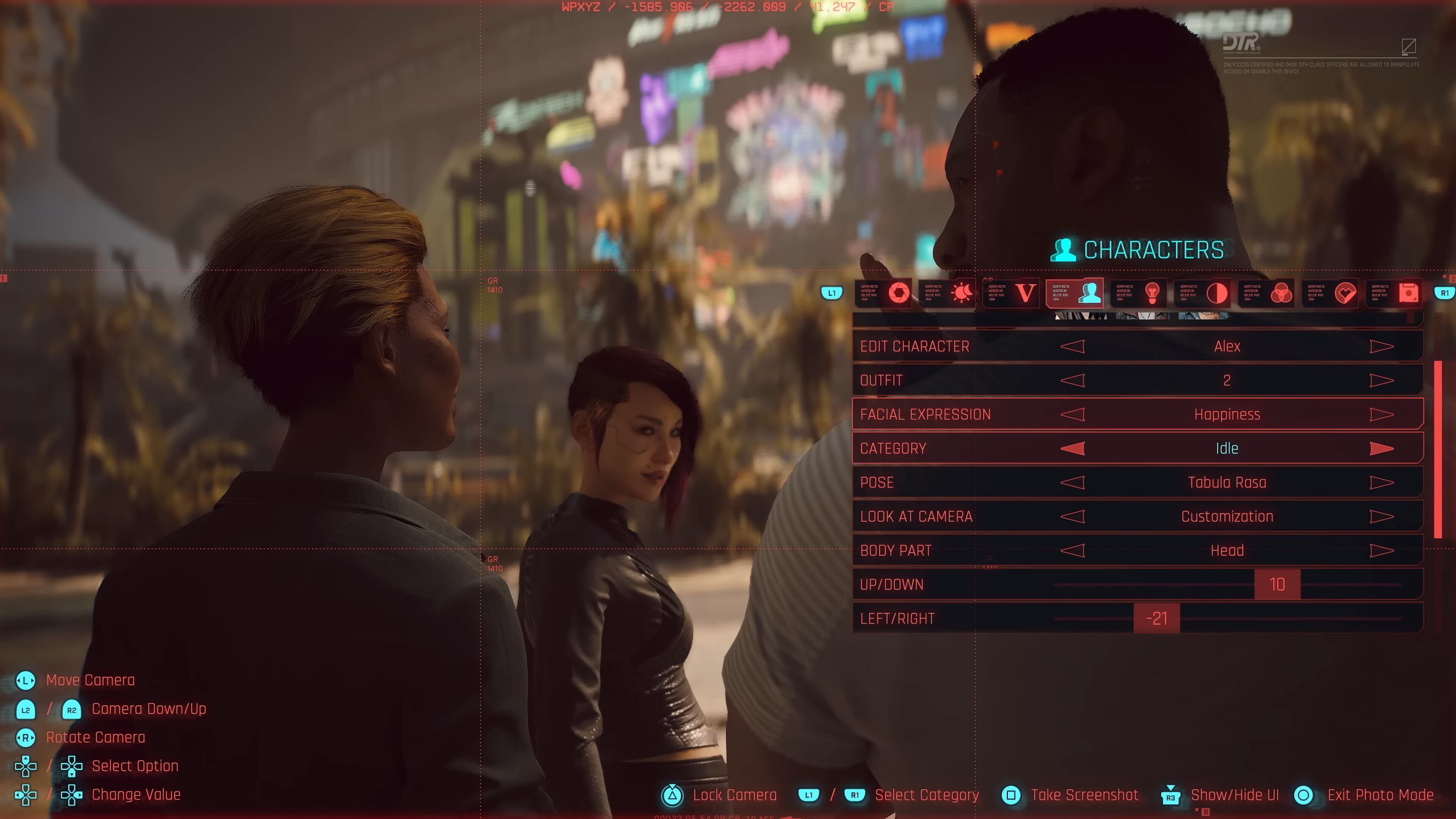This screenshot has height=819, width=1456.
Task: Click left arrow on Outfit row
Action: coord(1072,380)
